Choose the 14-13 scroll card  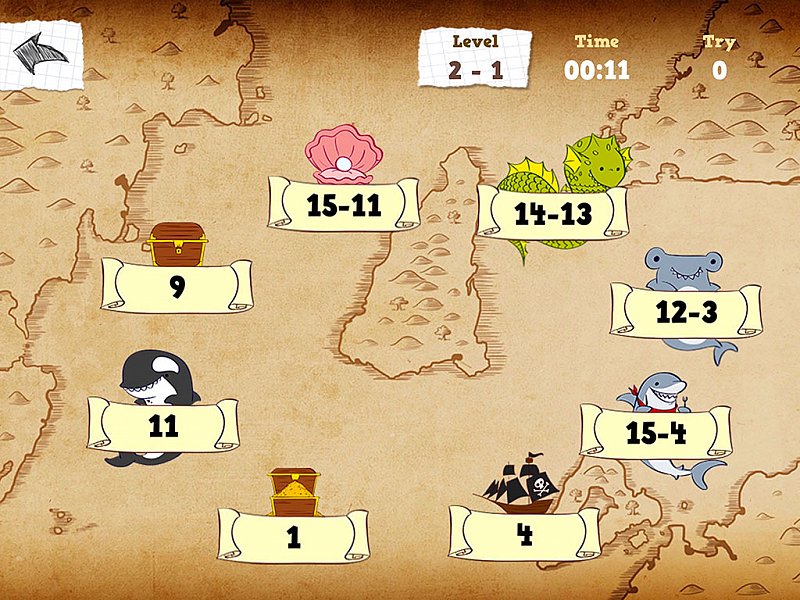tap(552, 213)
